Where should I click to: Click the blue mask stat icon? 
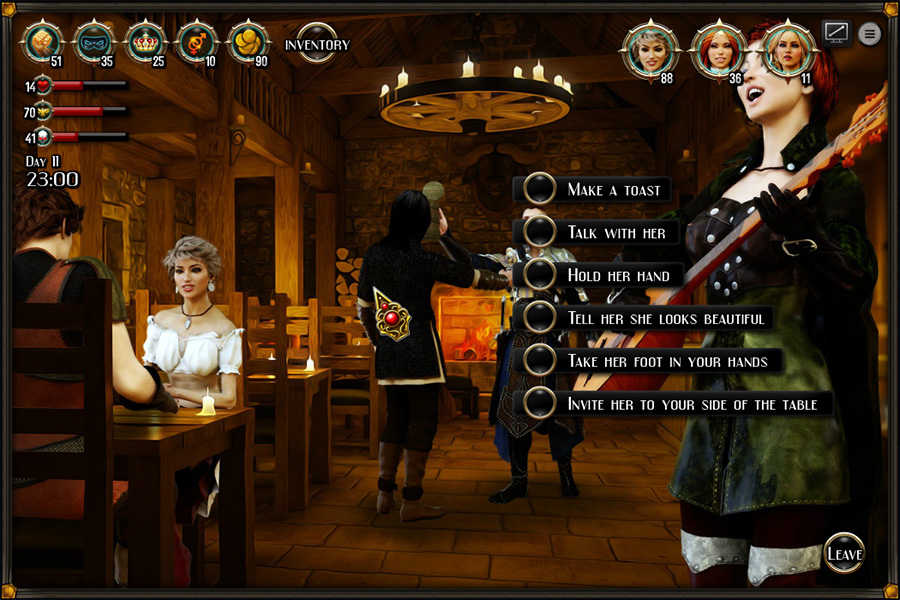coord(95,41)
